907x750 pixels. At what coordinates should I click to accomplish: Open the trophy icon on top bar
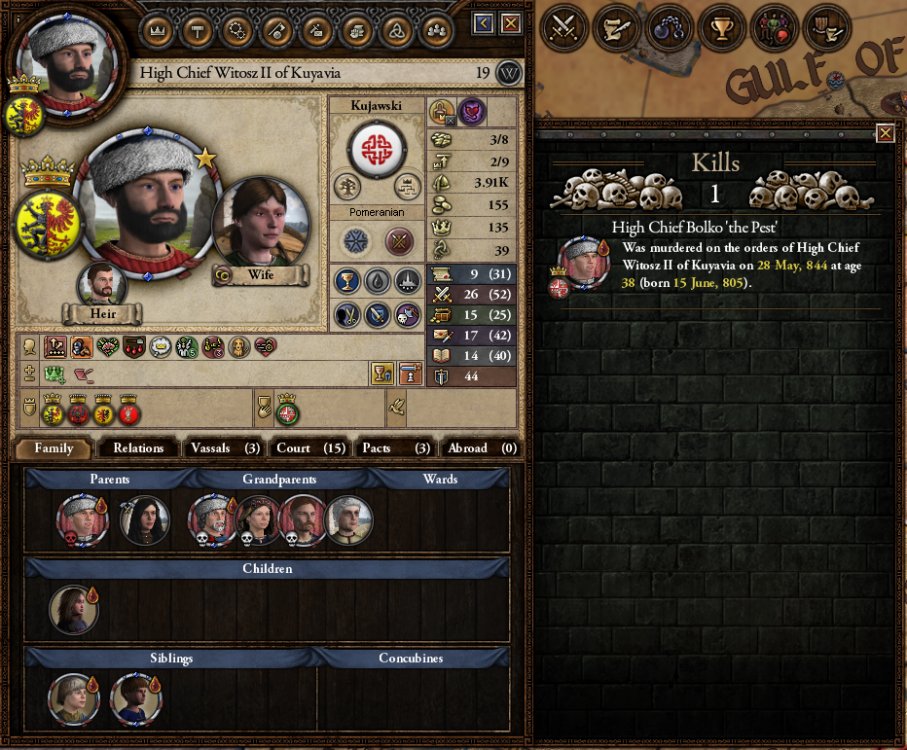pyautogui.click(x=719, y=28)
